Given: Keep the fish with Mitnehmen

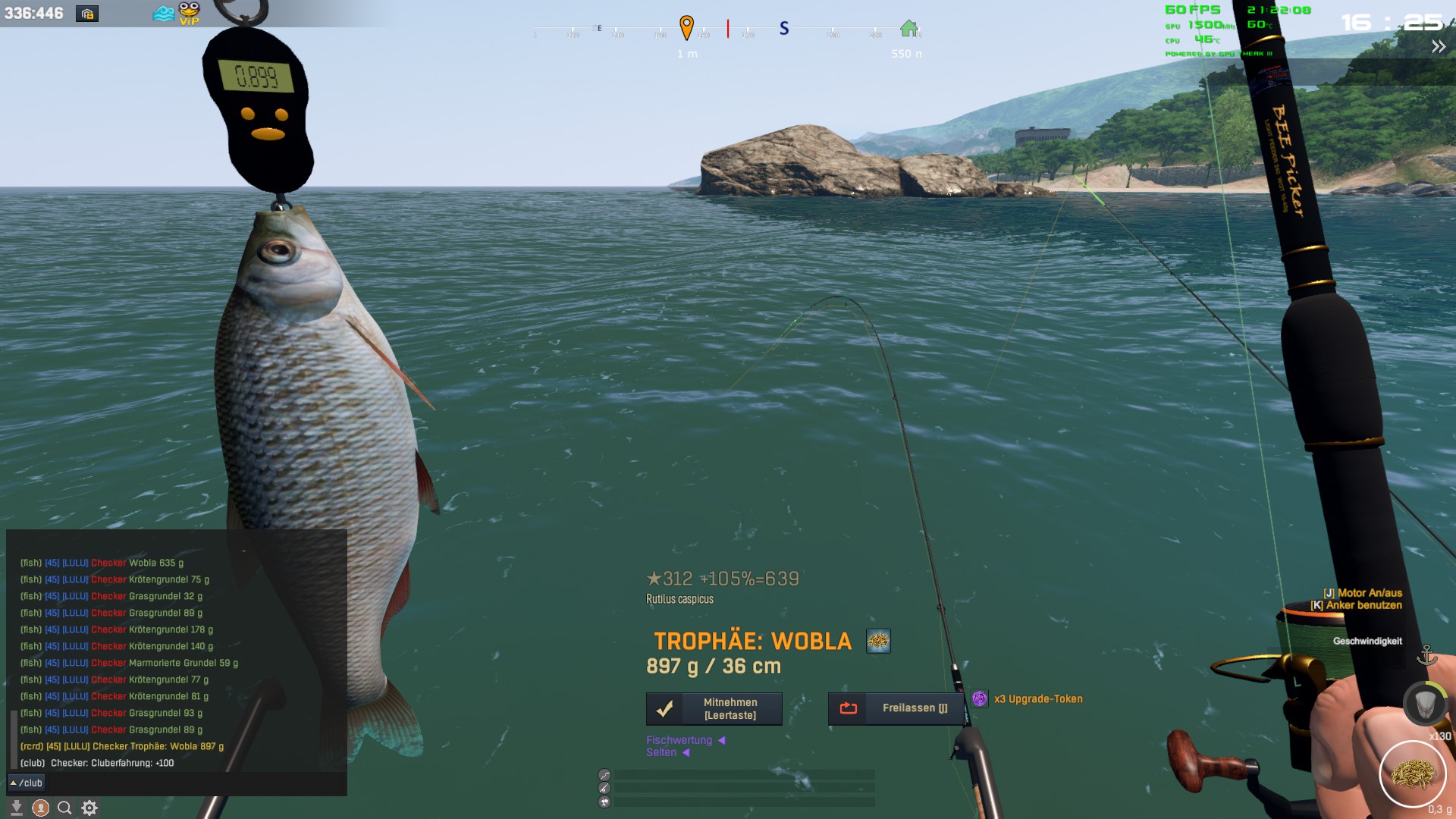Looking at the screenshot, I should tap(714, 709).
